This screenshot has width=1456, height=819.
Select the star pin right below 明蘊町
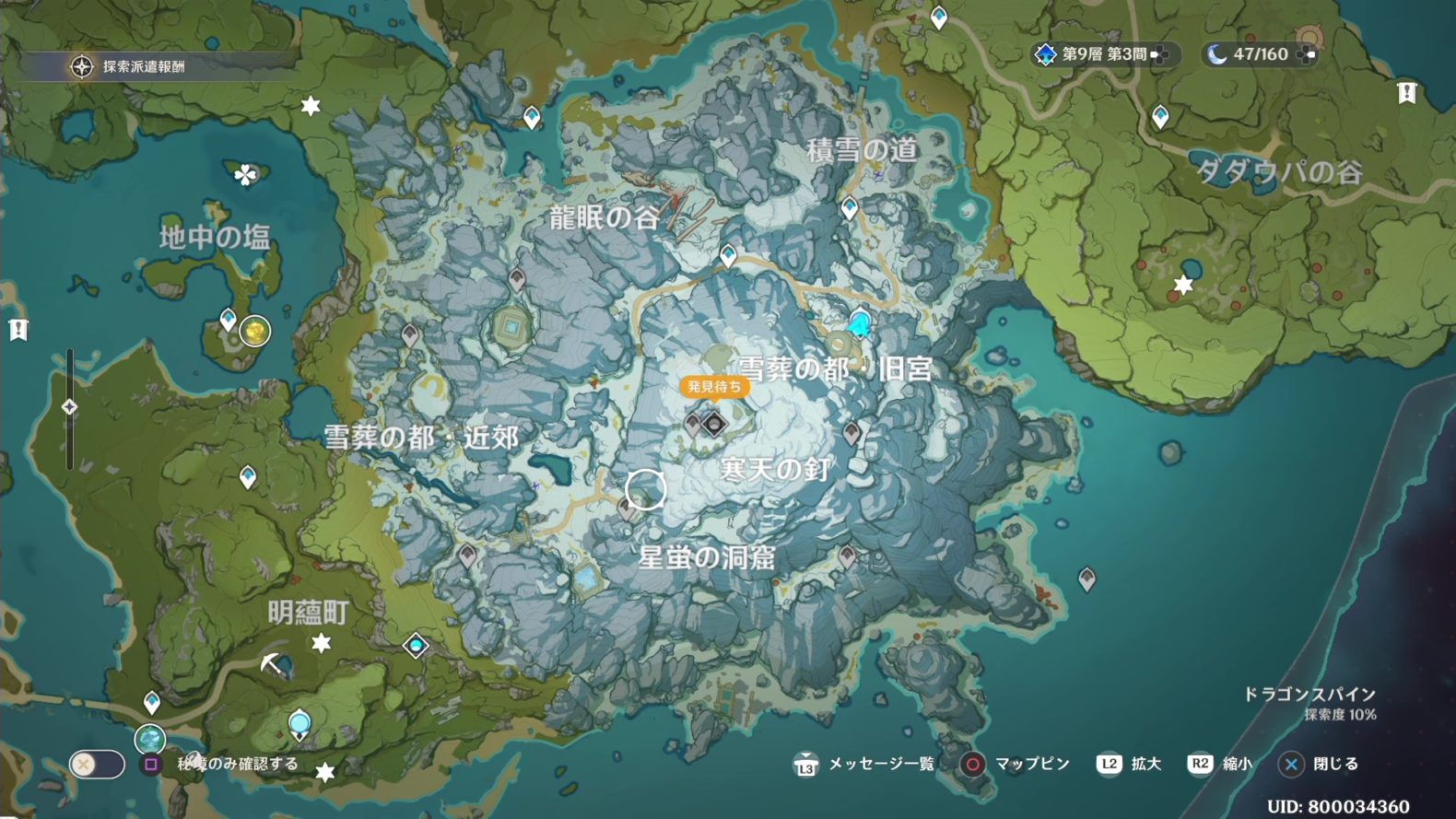click(321, 642)
